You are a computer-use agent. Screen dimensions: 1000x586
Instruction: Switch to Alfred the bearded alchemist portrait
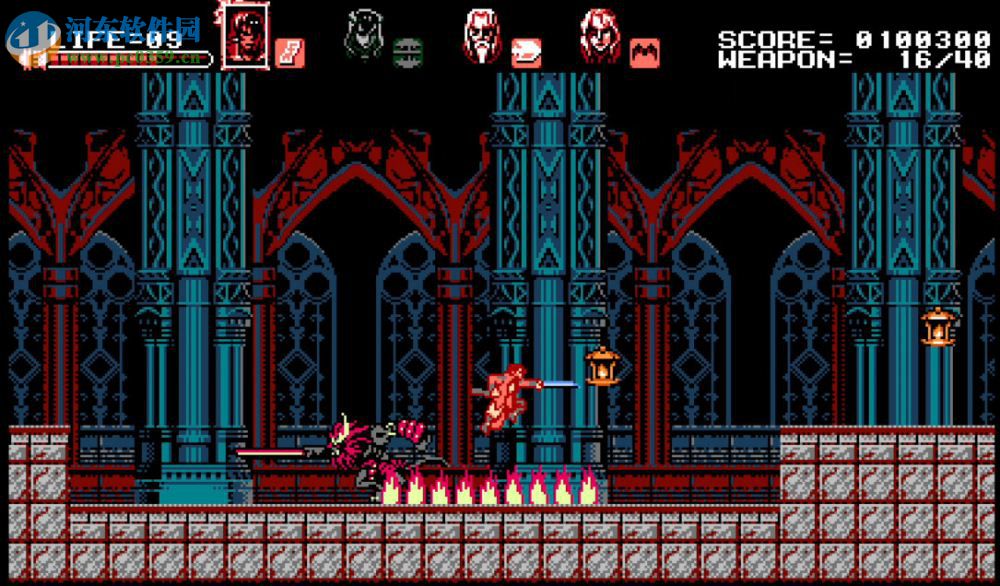click(483, 36)
